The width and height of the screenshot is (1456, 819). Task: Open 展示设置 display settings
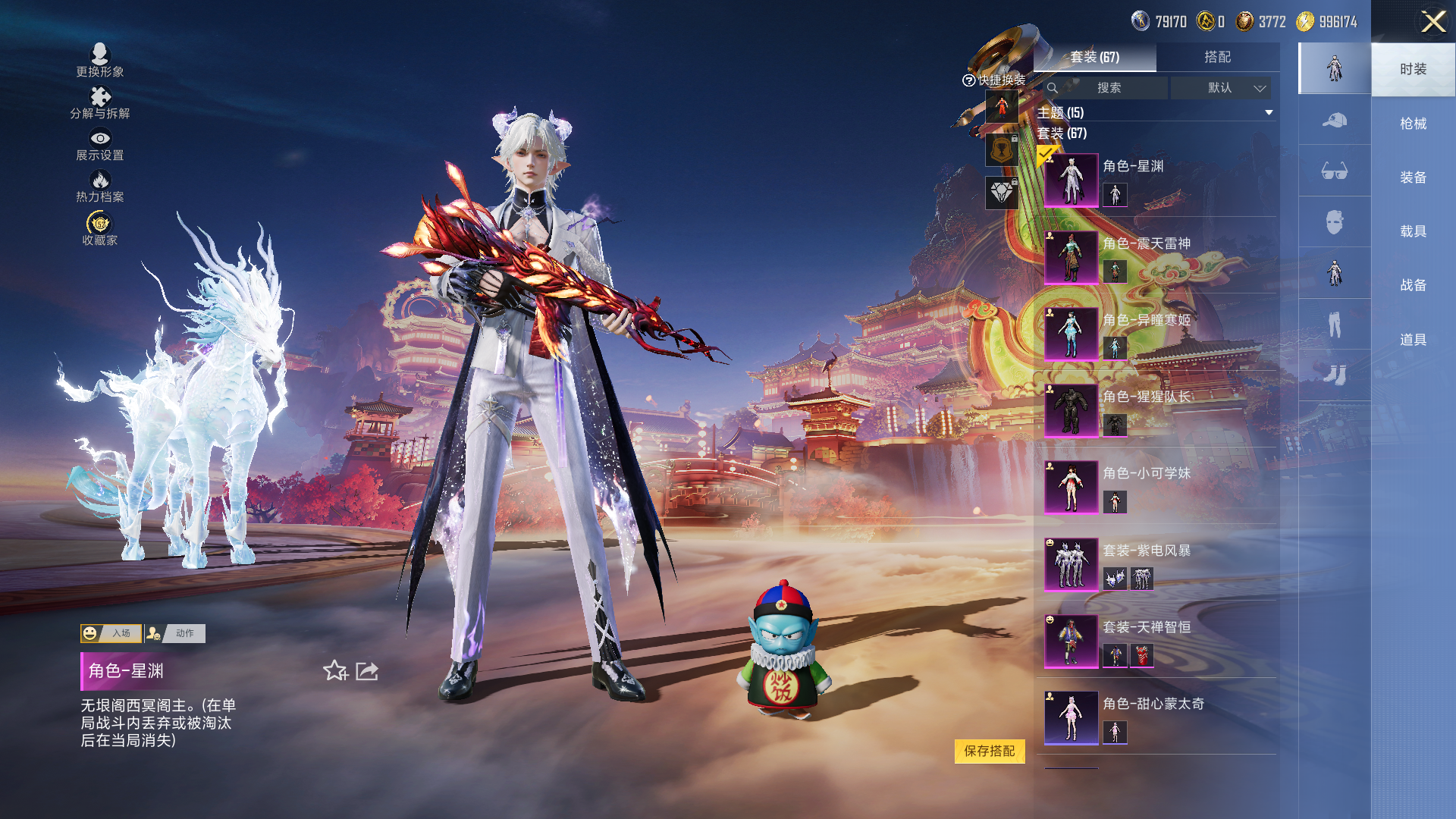pos(100,144)
